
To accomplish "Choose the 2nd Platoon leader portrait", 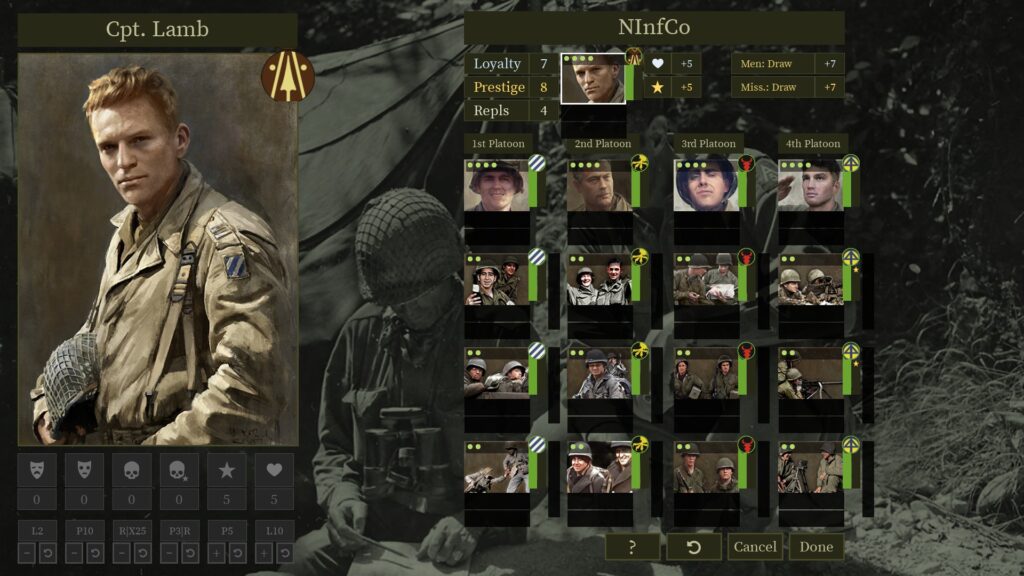I will (x=599, y=185).
